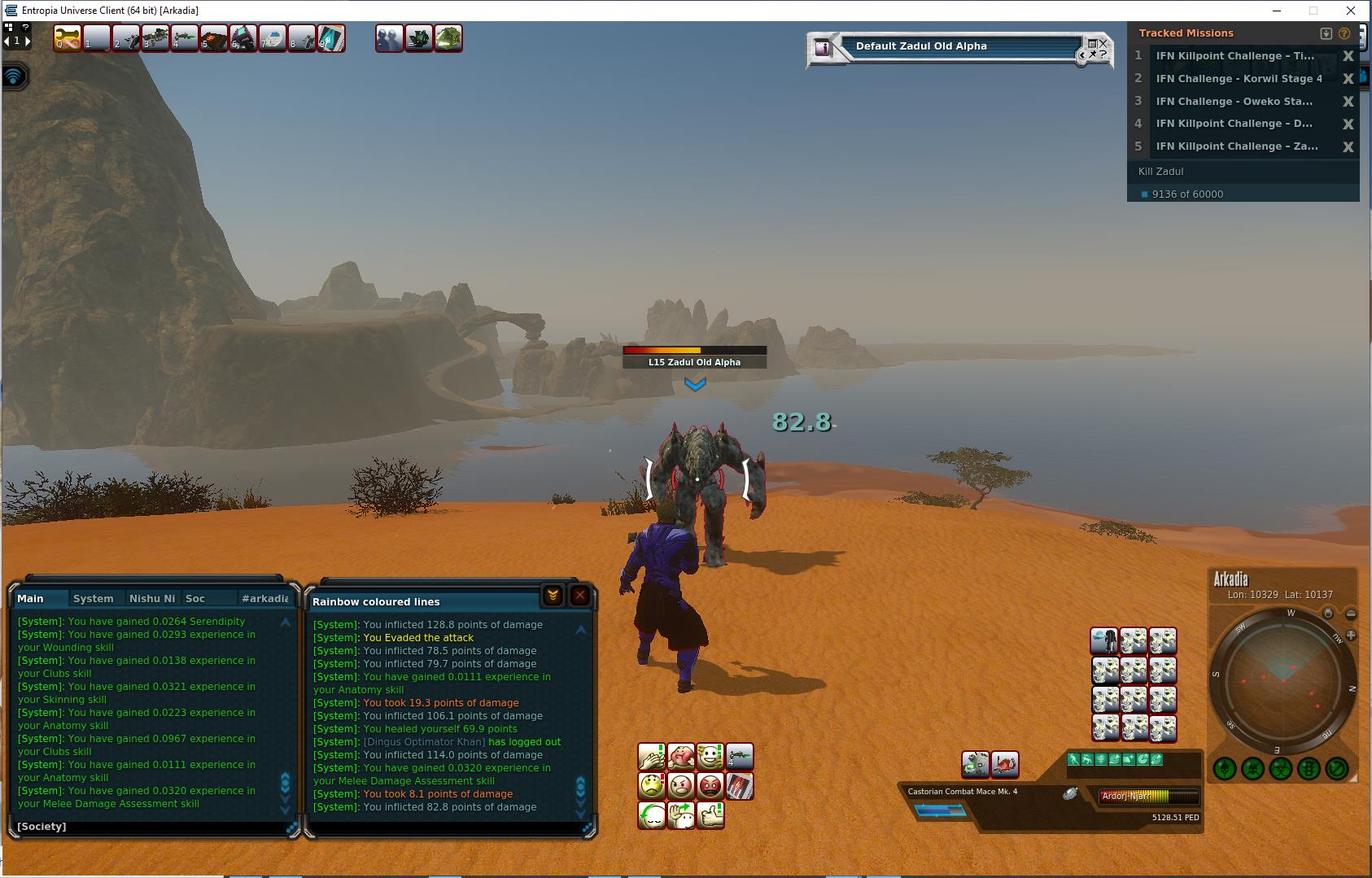1372x878 pixels.
Task: Zoom in the radar with the plus button
Action: (1351, 635)
